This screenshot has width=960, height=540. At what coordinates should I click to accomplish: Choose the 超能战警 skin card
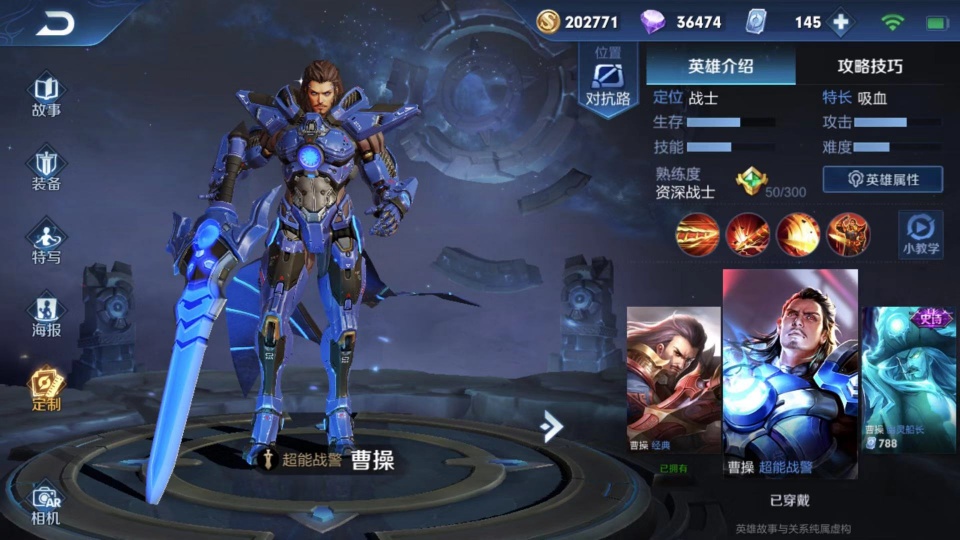(x=790, y=372)
